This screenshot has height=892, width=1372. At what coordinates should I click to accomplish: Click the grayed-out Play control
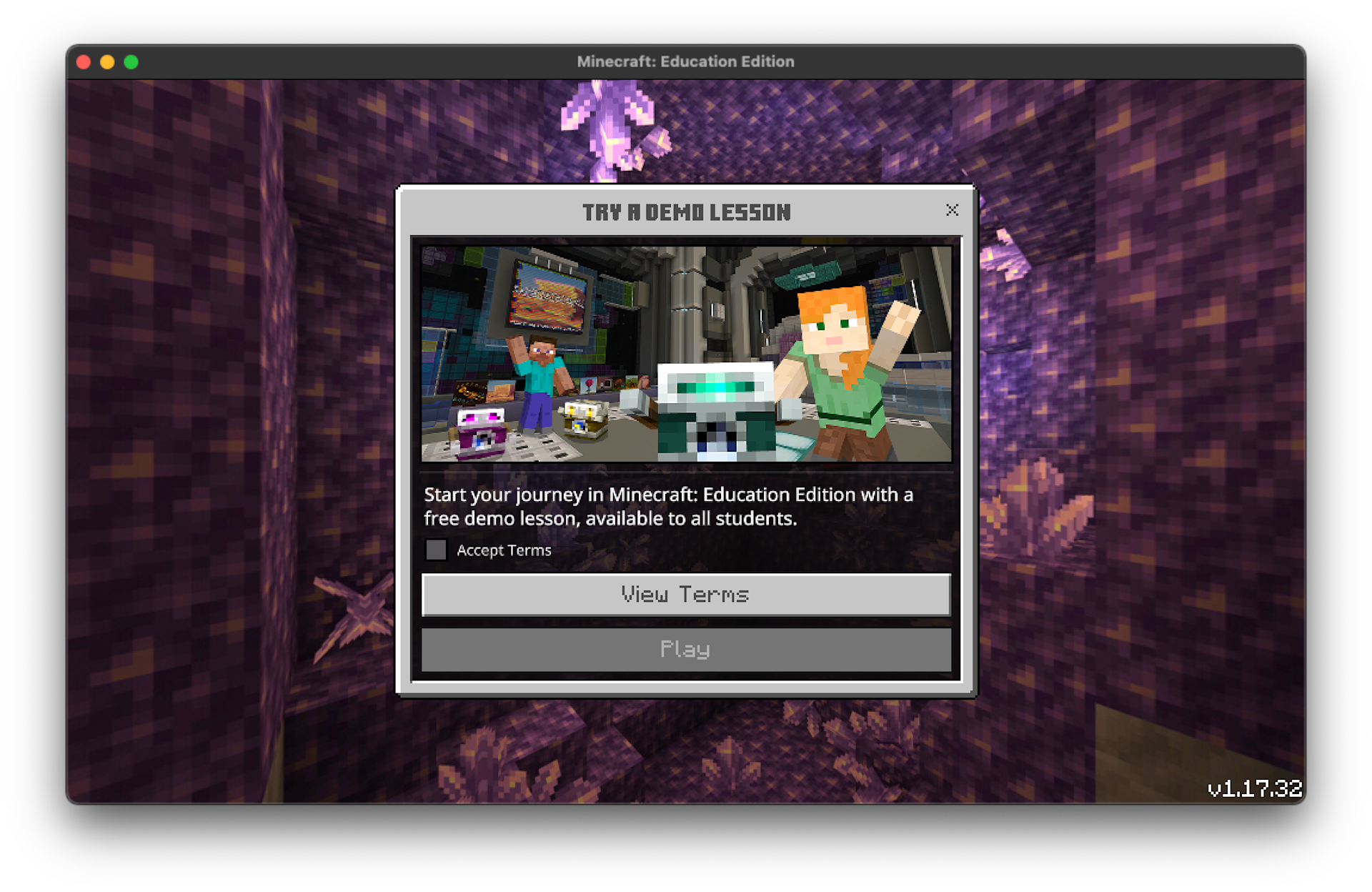[x=685, y=650]
